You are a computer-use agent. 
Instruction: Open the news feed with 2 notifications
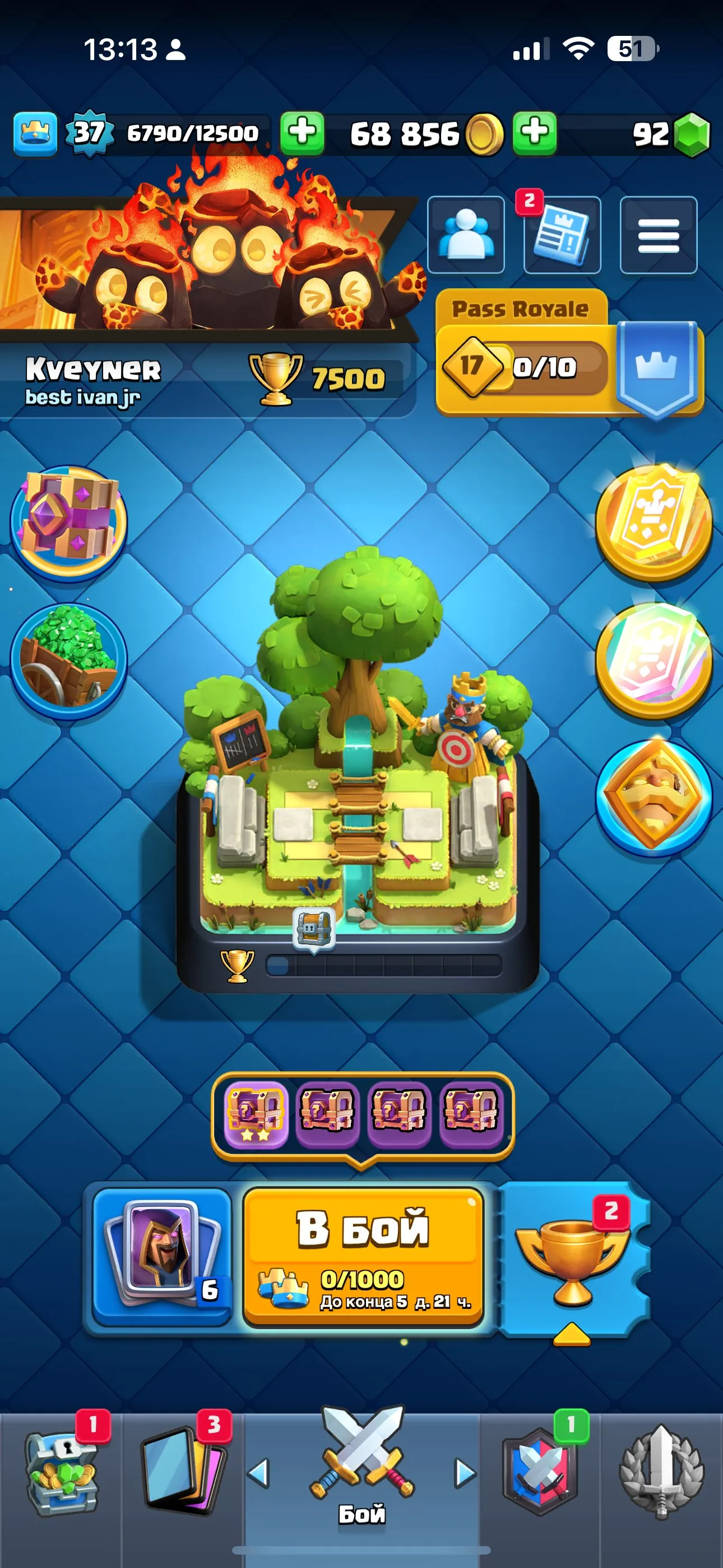point(561,237)
